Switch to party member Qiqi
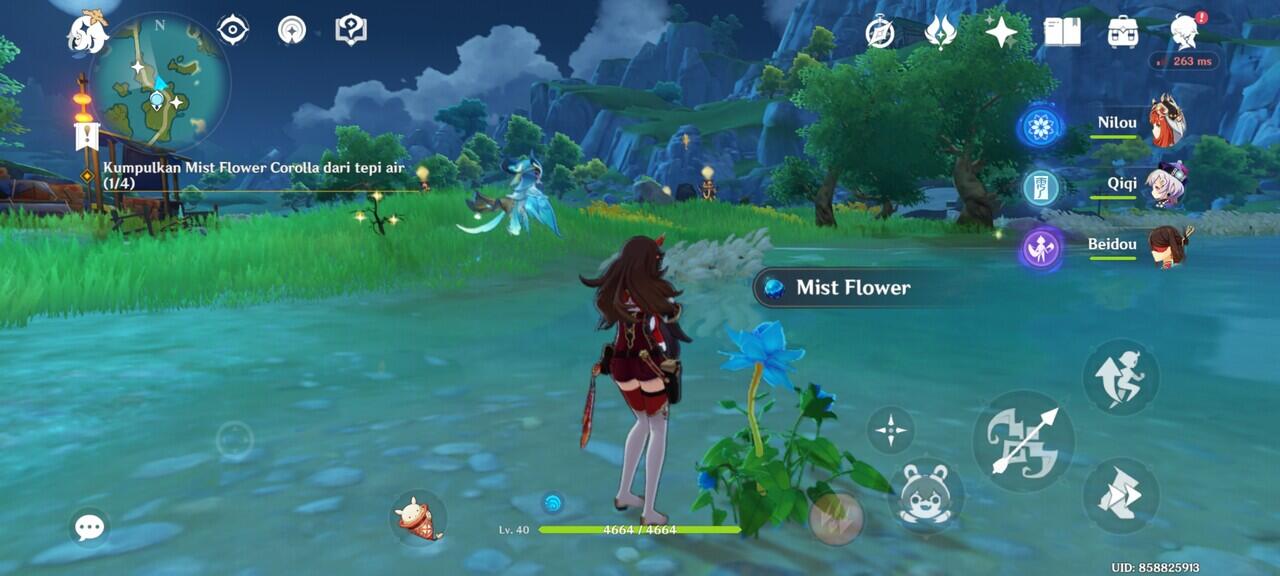The height and width of the screenshot is (576, 1280). [1166, 185]
